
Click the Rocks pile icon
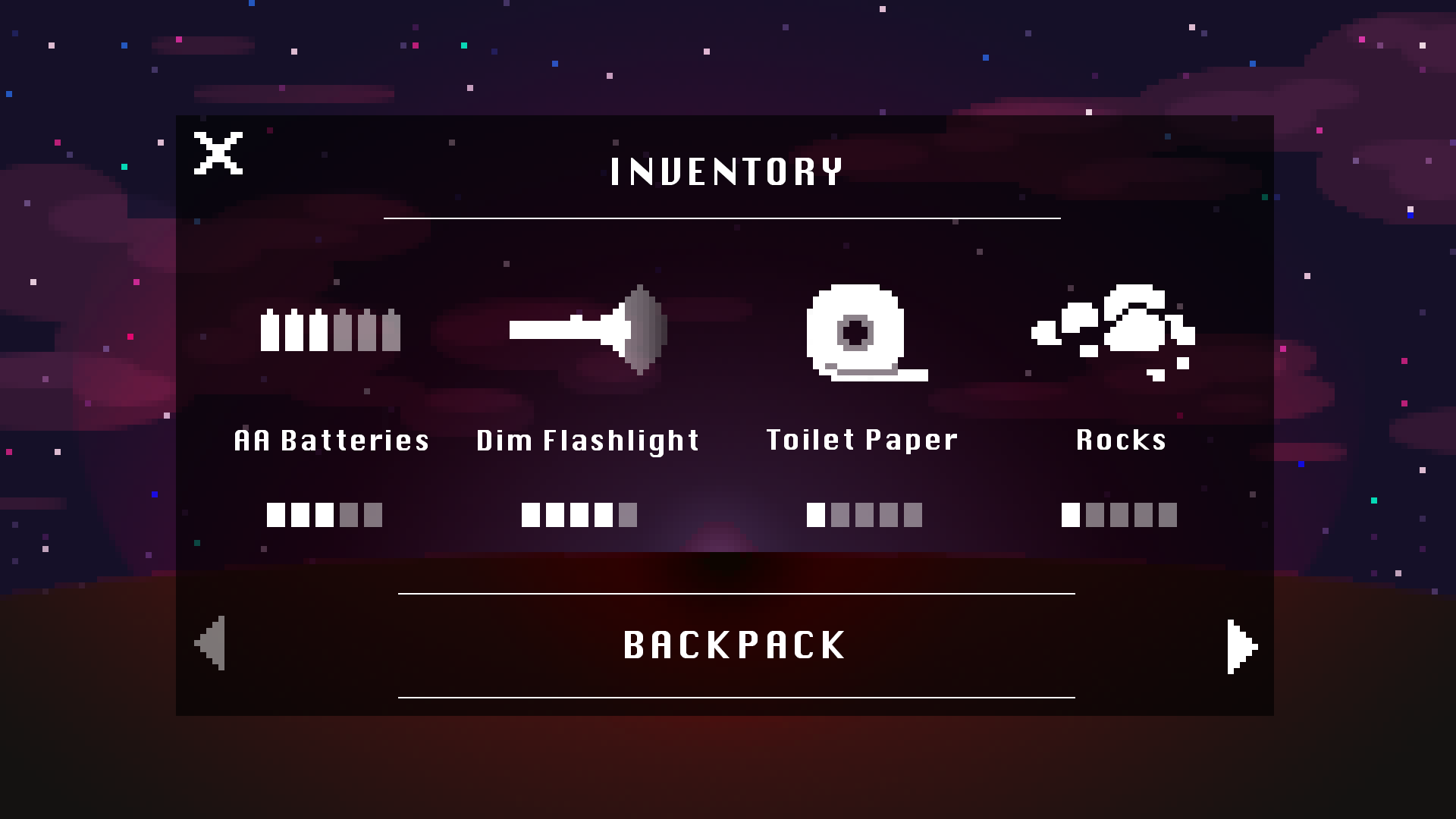pyautogui.click(x=1115, y=330)
